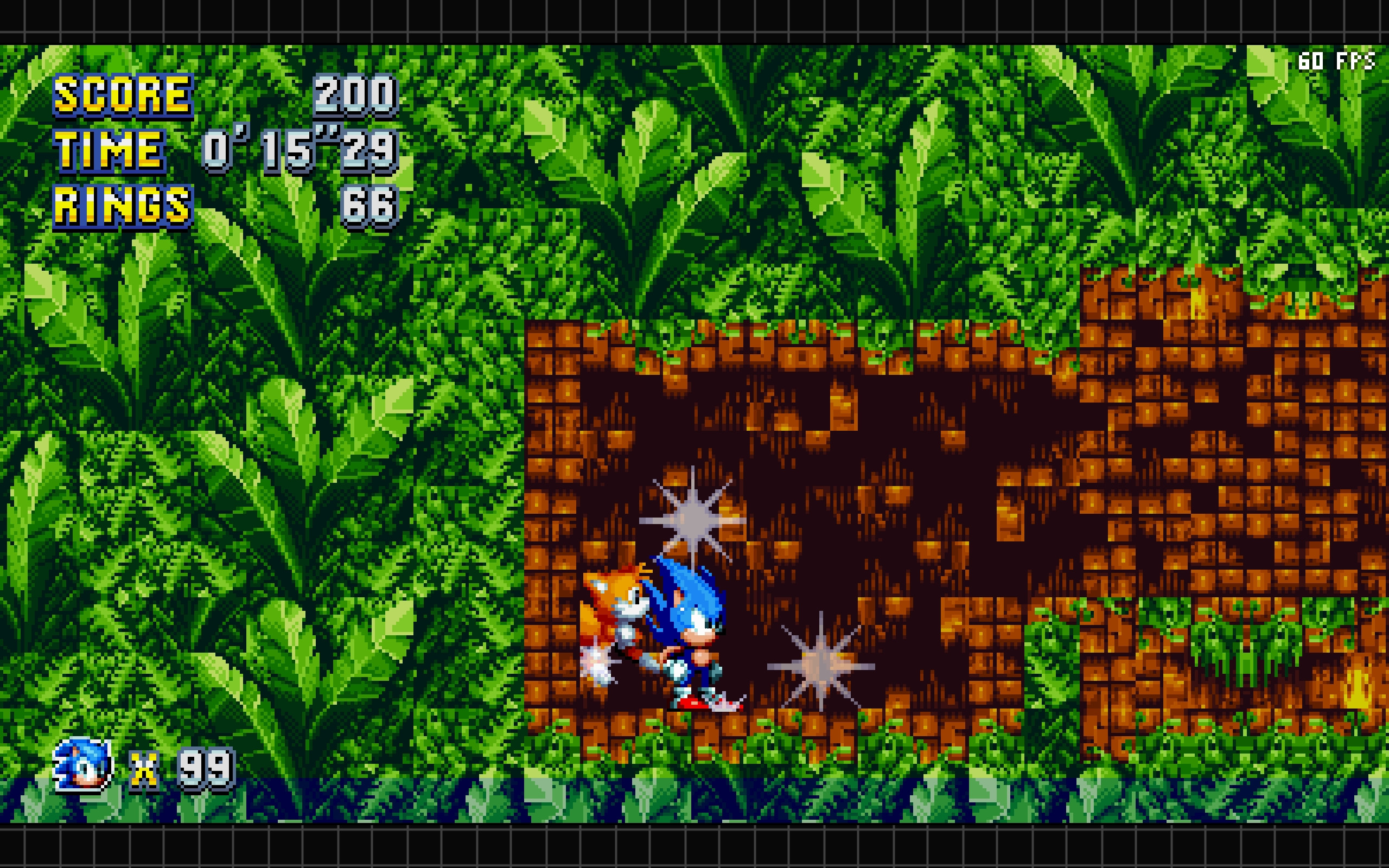This screenshot has width=1389, height=868.
Task: Click the TIME label in the HUD
Action: (x=109, y=152)
